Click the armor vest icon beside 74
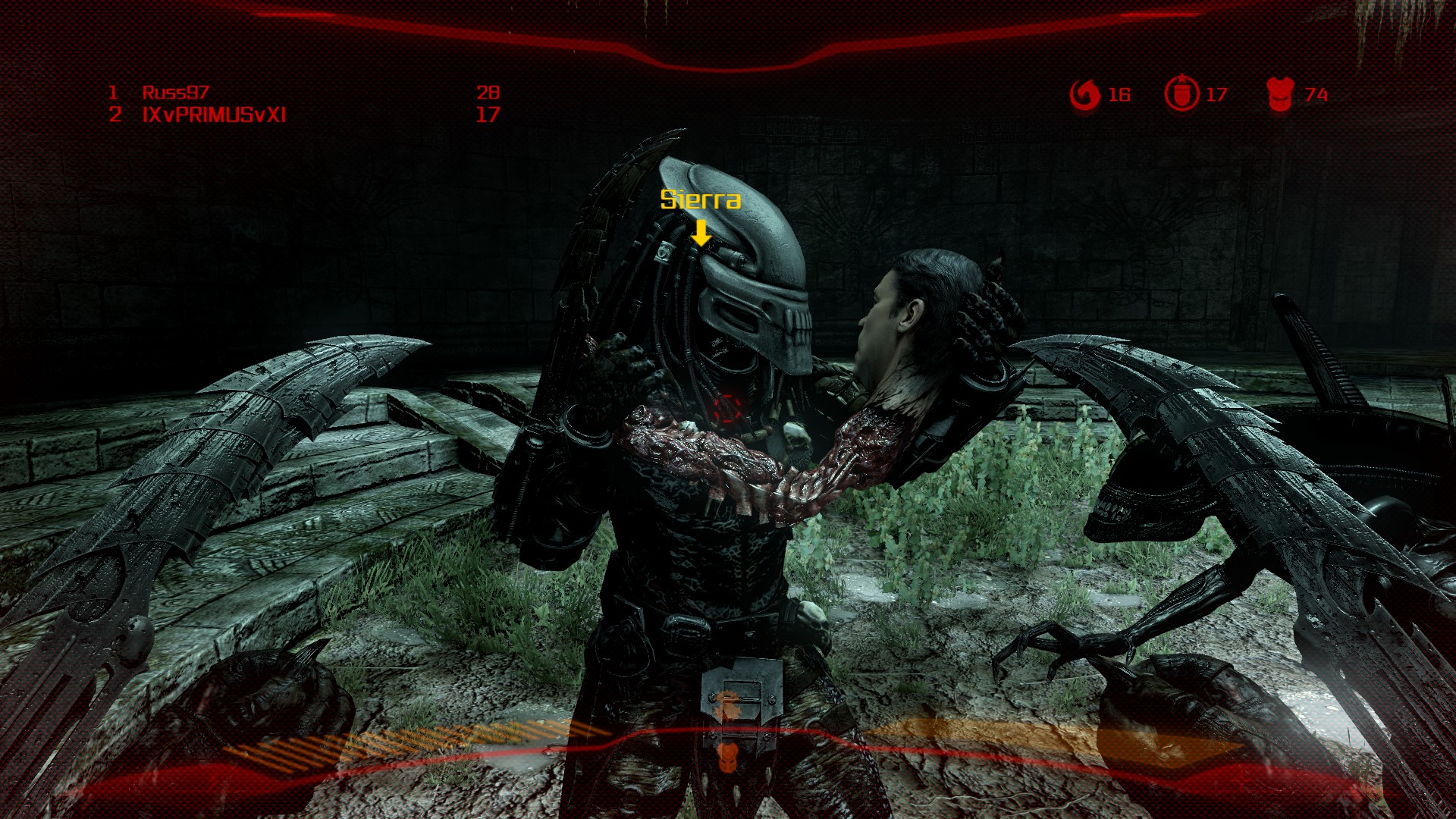 (1282, 94)
